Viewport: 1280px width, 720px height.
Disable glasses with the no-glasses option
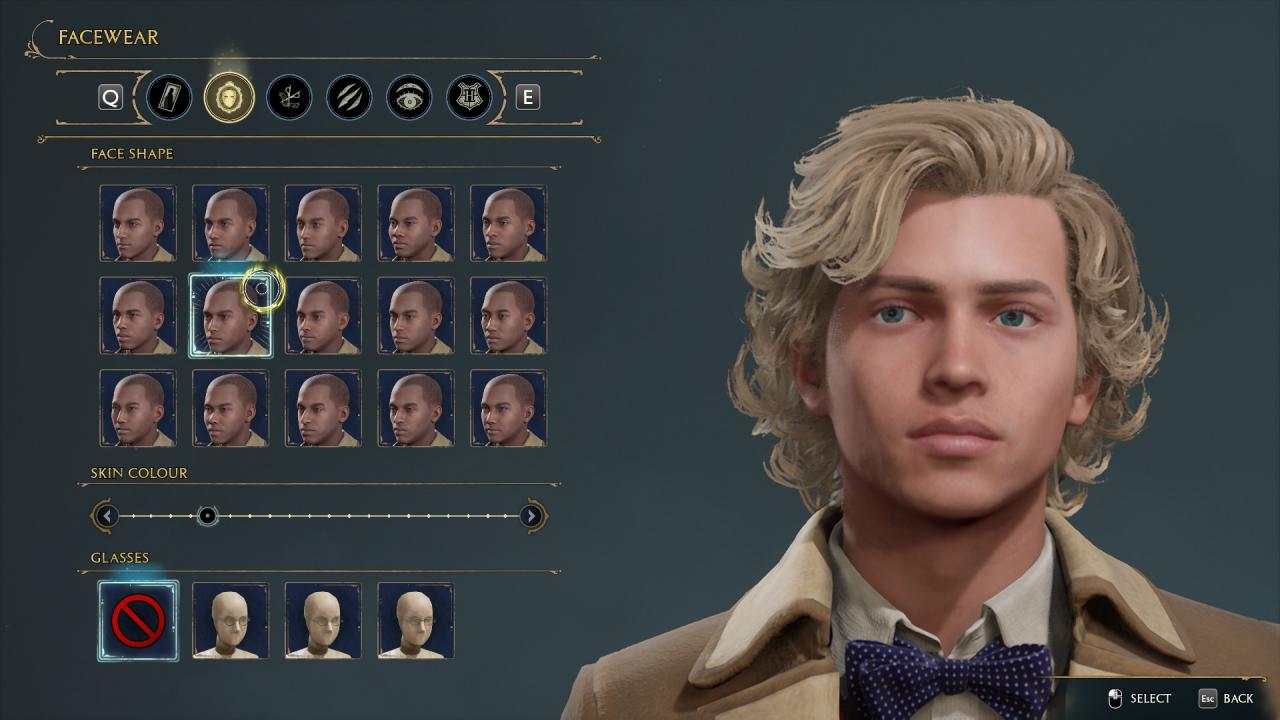pyautogui.click(x=138, y=620)
